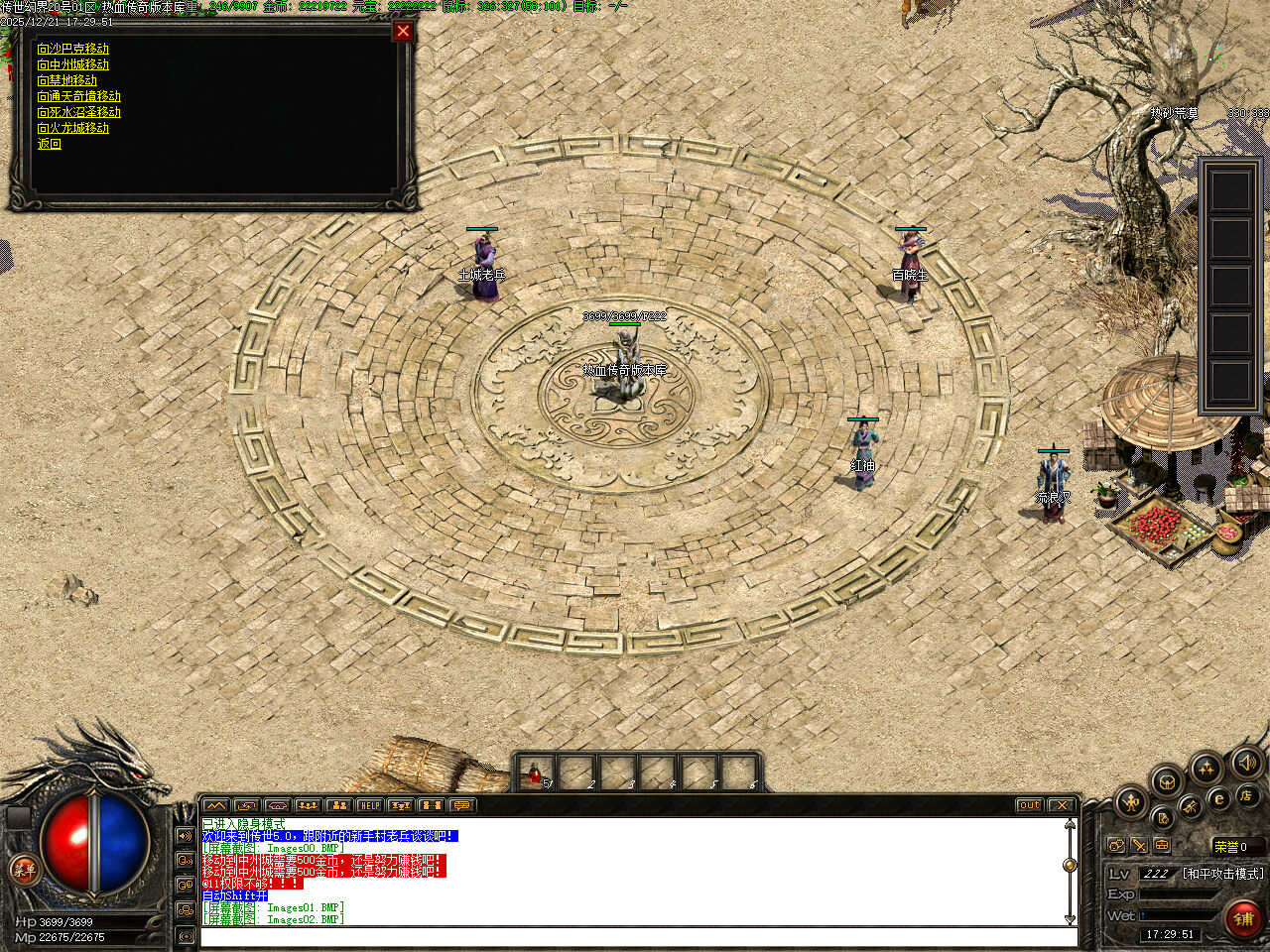Focus the chat text input box

pyautogui.click(x=635, y=937)
